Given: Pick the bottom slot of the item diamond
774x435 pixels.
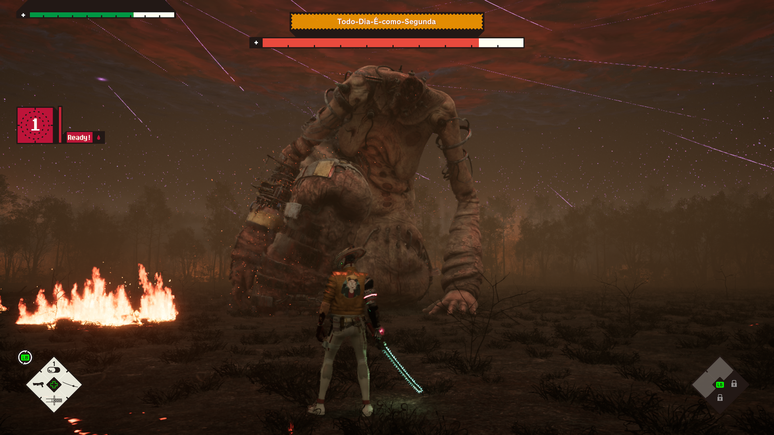Looking at the screenshot, I should pos(54,400).
